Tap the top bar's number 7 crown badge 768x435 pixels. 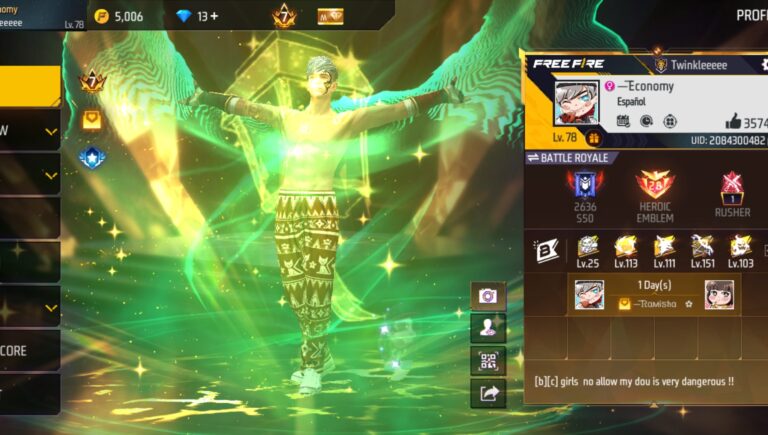pyautogui.click(x=284, y=17)
